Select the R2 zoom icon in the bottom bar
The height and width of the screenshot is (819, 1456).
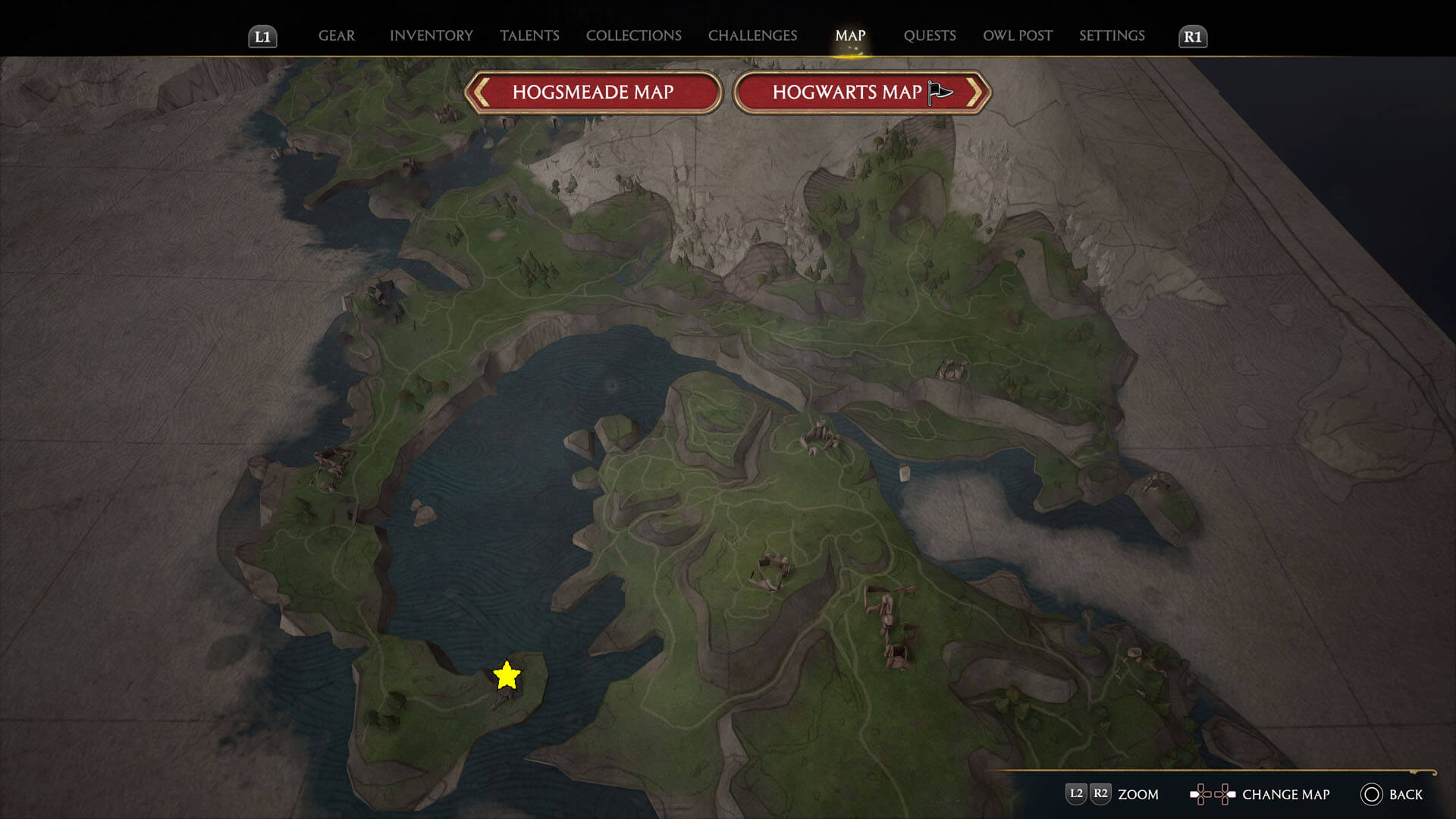pyautogui.click(x=1101, y=794)
